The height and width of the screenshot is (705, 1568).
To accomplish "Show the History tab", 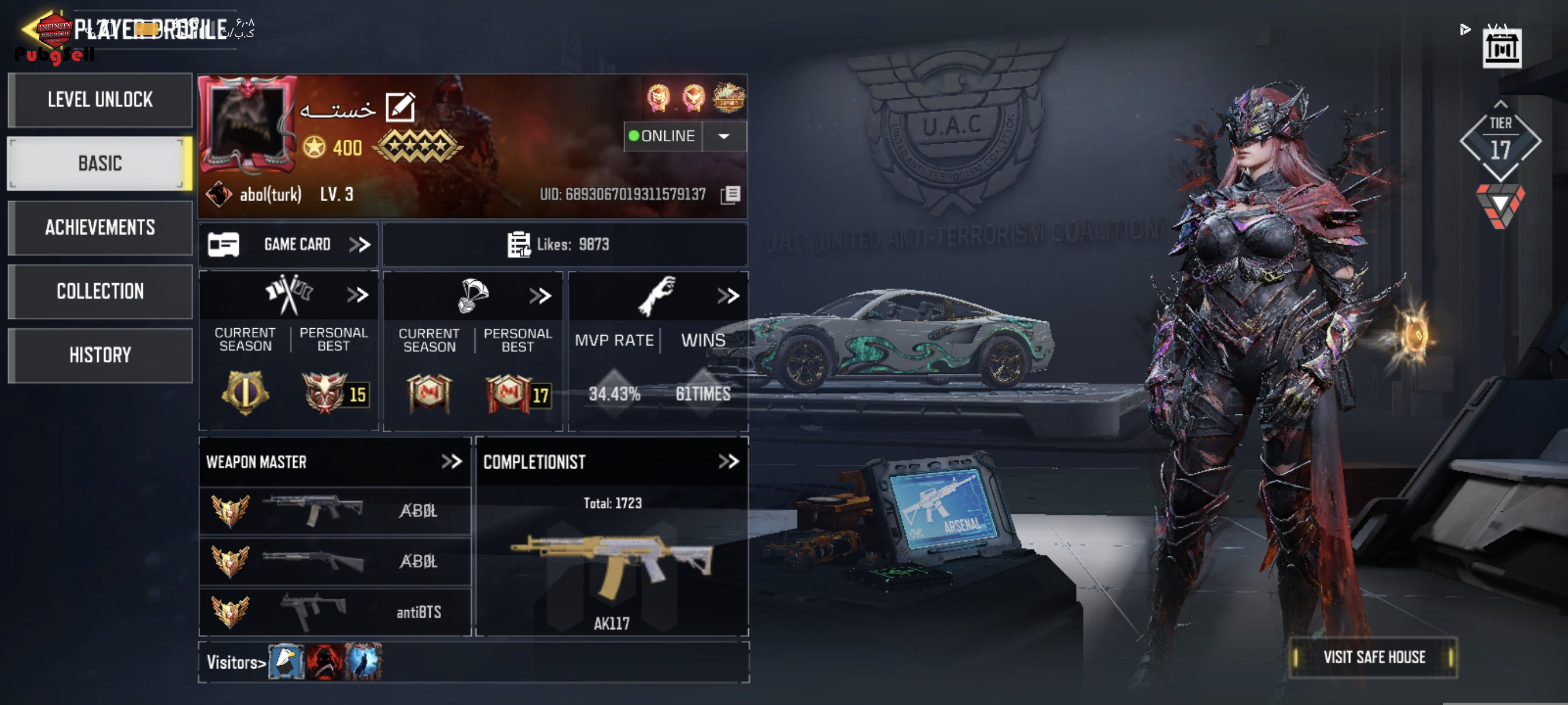I will tap(100, 355).
